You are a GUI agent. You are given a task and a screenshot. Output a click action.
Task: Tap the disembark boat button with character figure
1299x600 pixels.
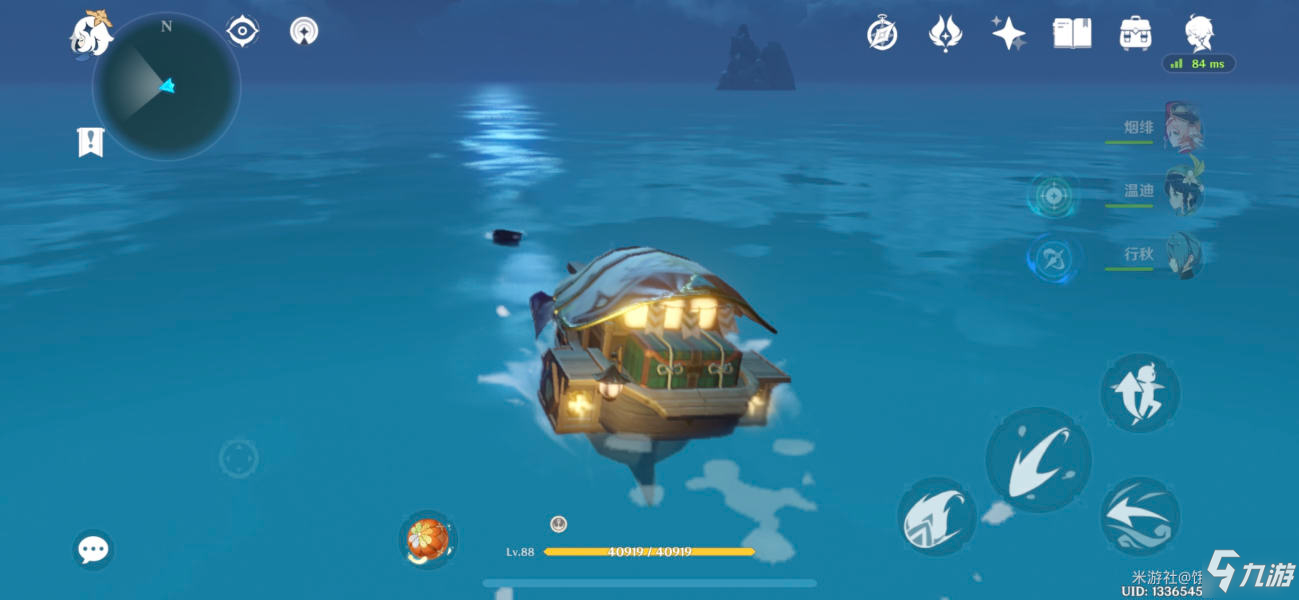pyautogui.click(x=1140, y=392)
